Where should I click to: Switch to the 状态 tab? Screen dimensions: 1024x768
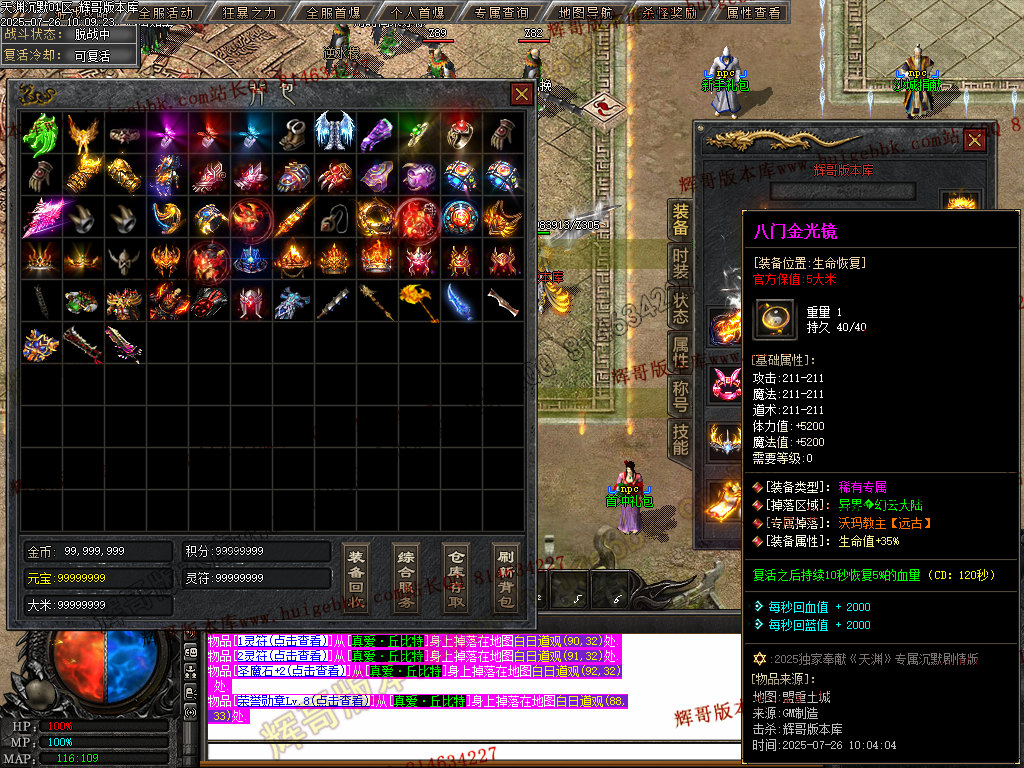click(x=680, y=309)
